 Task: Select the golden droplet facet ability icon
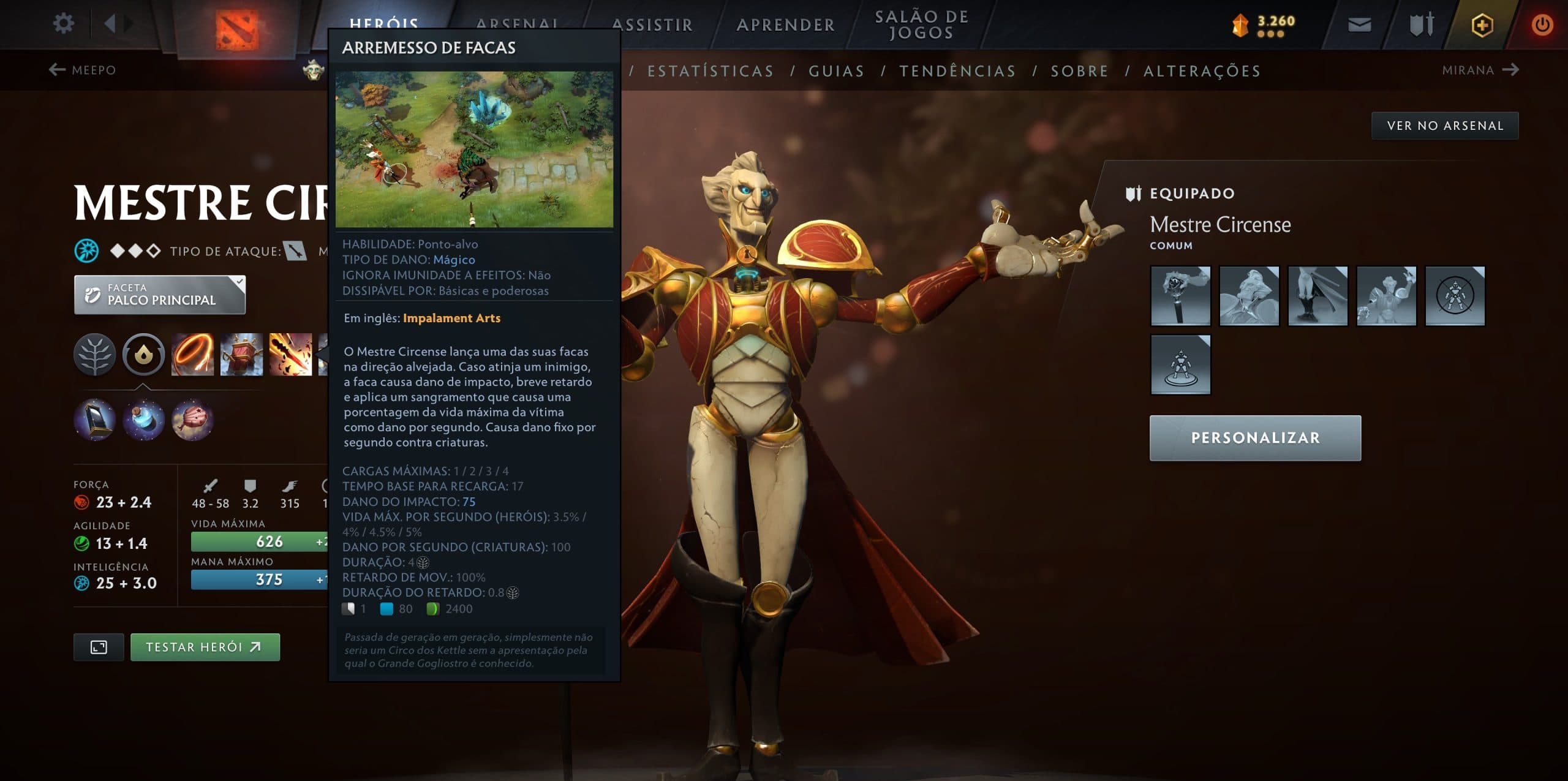[145, 357]
